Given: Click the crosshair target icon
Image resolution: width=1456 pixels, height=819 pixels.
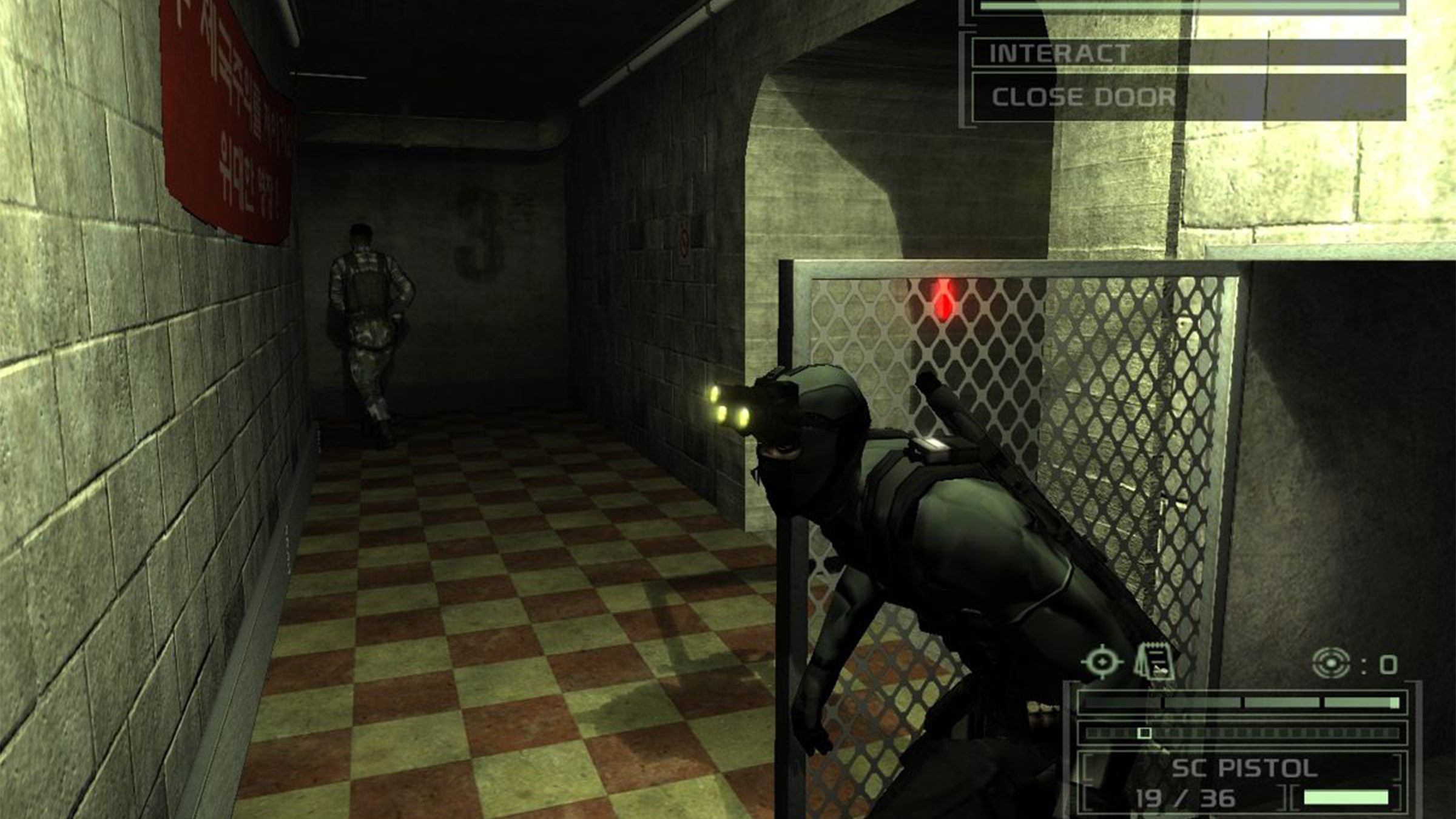Looking at the screenshot, I should click(x=1101, y=662).
